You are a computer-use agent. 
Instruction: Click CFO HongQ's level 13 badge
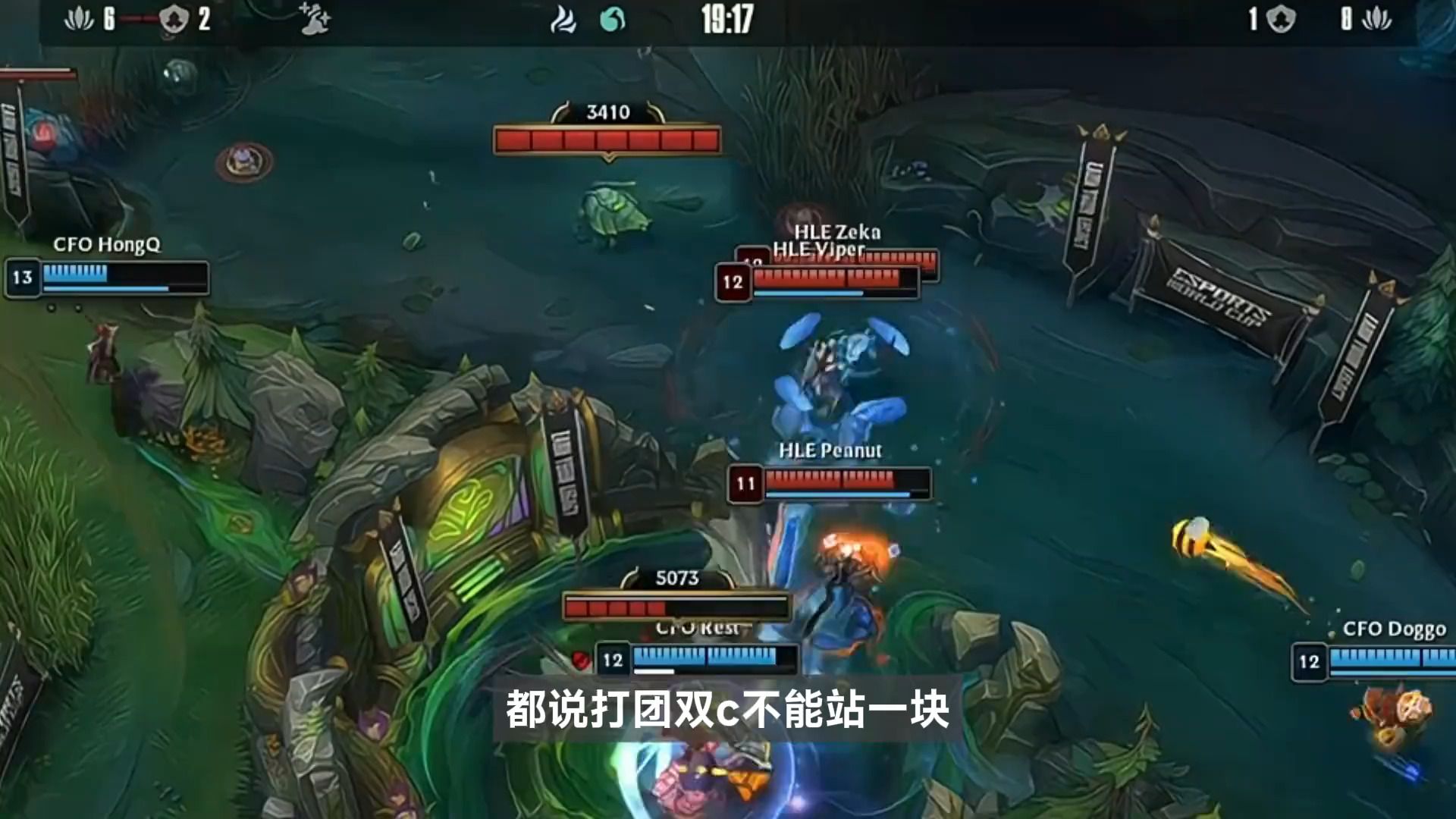[24, 278]
